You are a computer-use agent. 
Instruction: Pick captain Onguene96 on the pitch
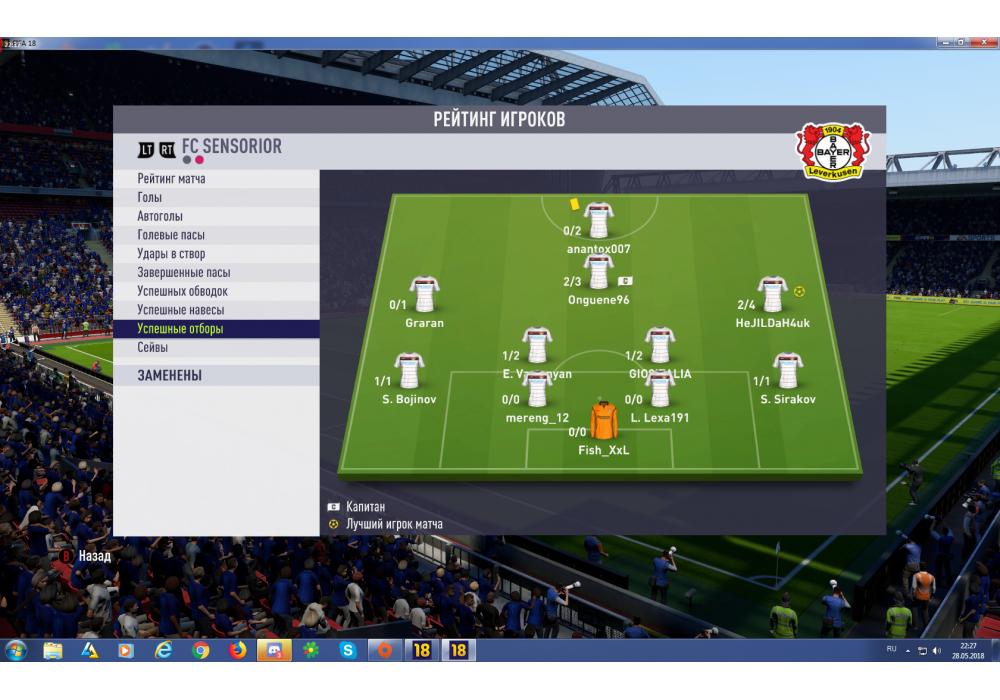click(x=598, y=272)
